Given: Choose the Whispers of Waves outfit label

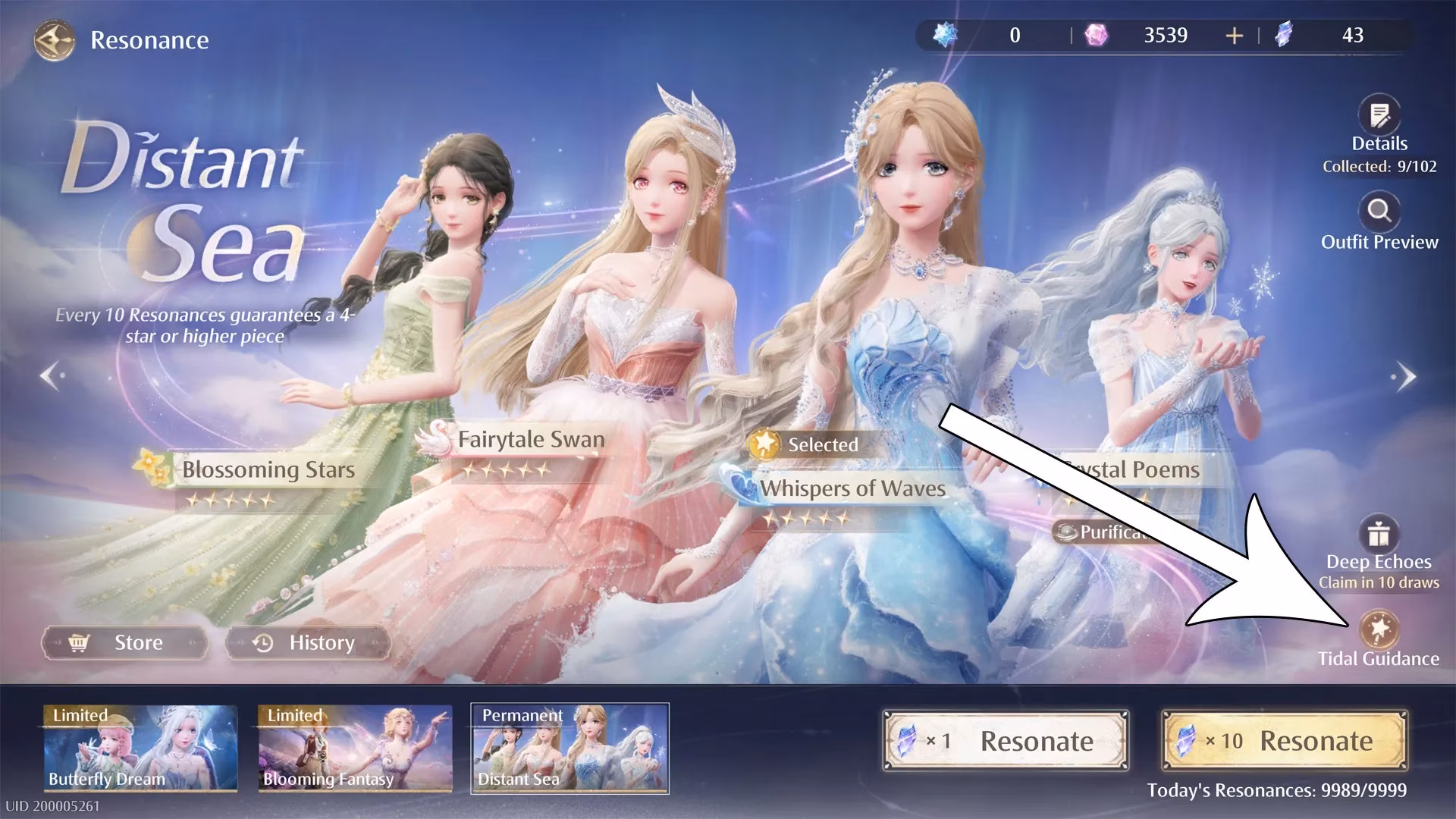Looking at the screenshot, I should point(852,489).
